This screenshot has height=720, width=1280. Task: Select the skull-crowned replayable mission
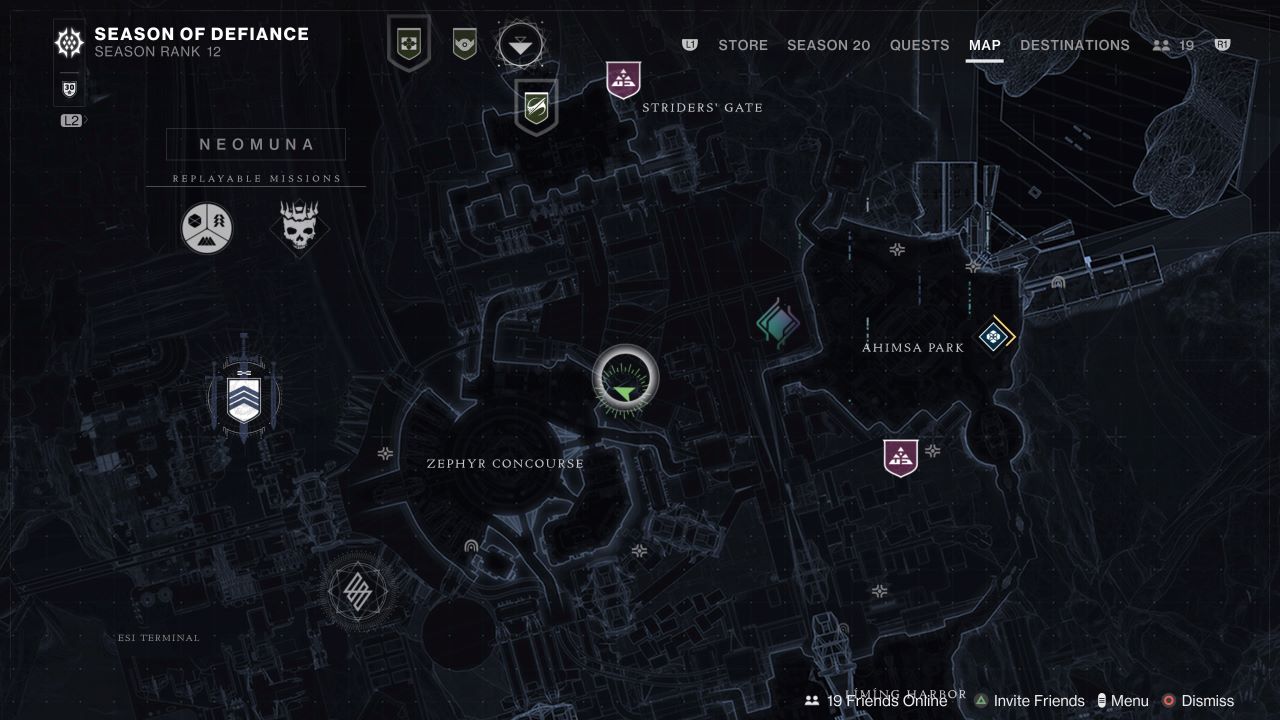(x=299, y=227)
